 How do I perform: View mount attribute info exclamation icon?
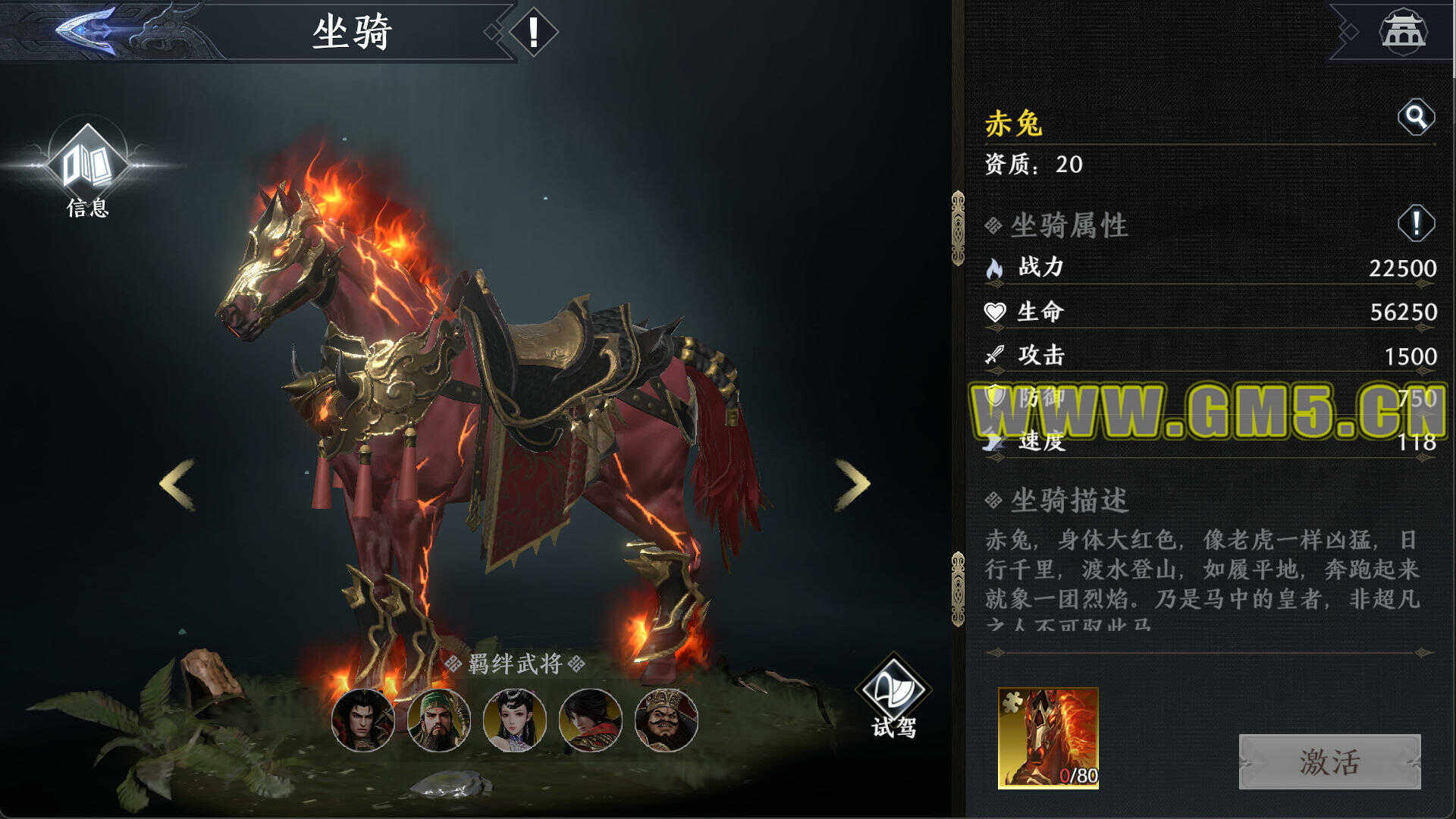[1415, 224]
